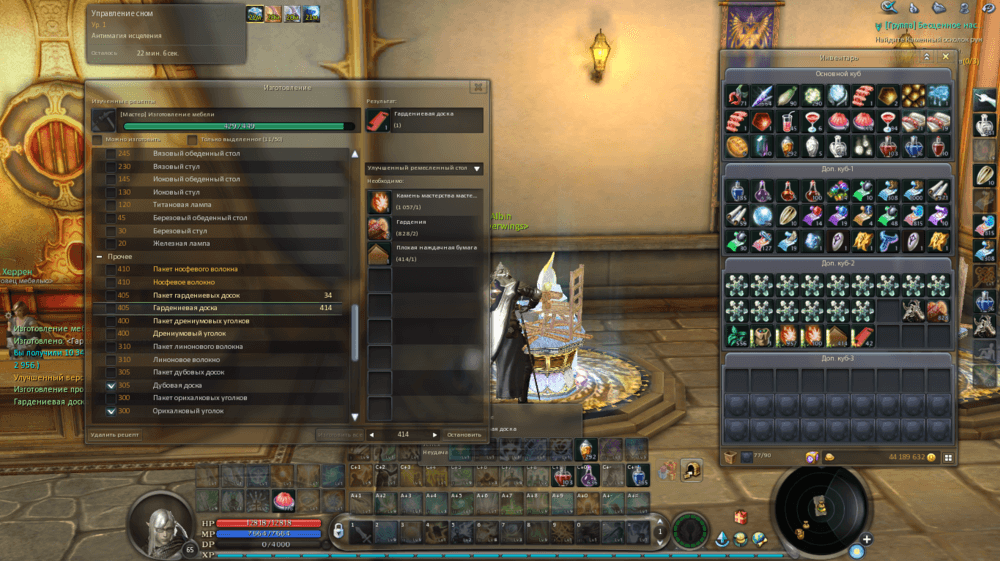Click the Удалить рецепт button
Viewport: 1000px width, 561px height.
[114, 435]
